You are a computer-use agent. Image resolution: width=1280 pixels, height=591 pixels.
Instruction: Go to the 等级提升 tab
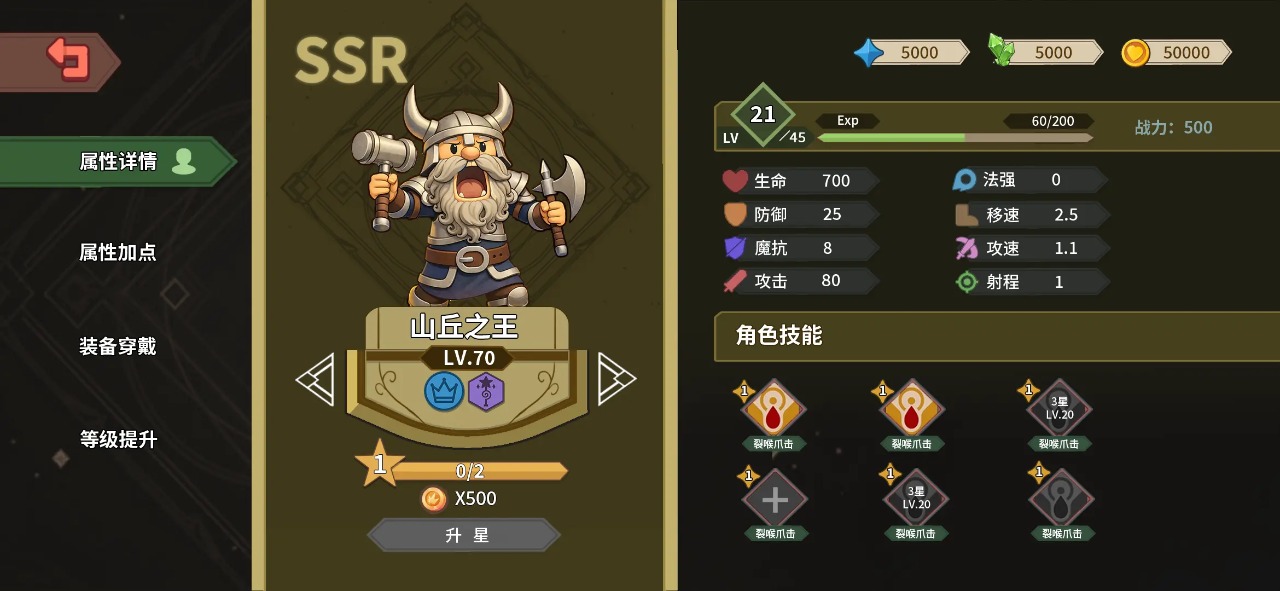[x=118, y=440]
